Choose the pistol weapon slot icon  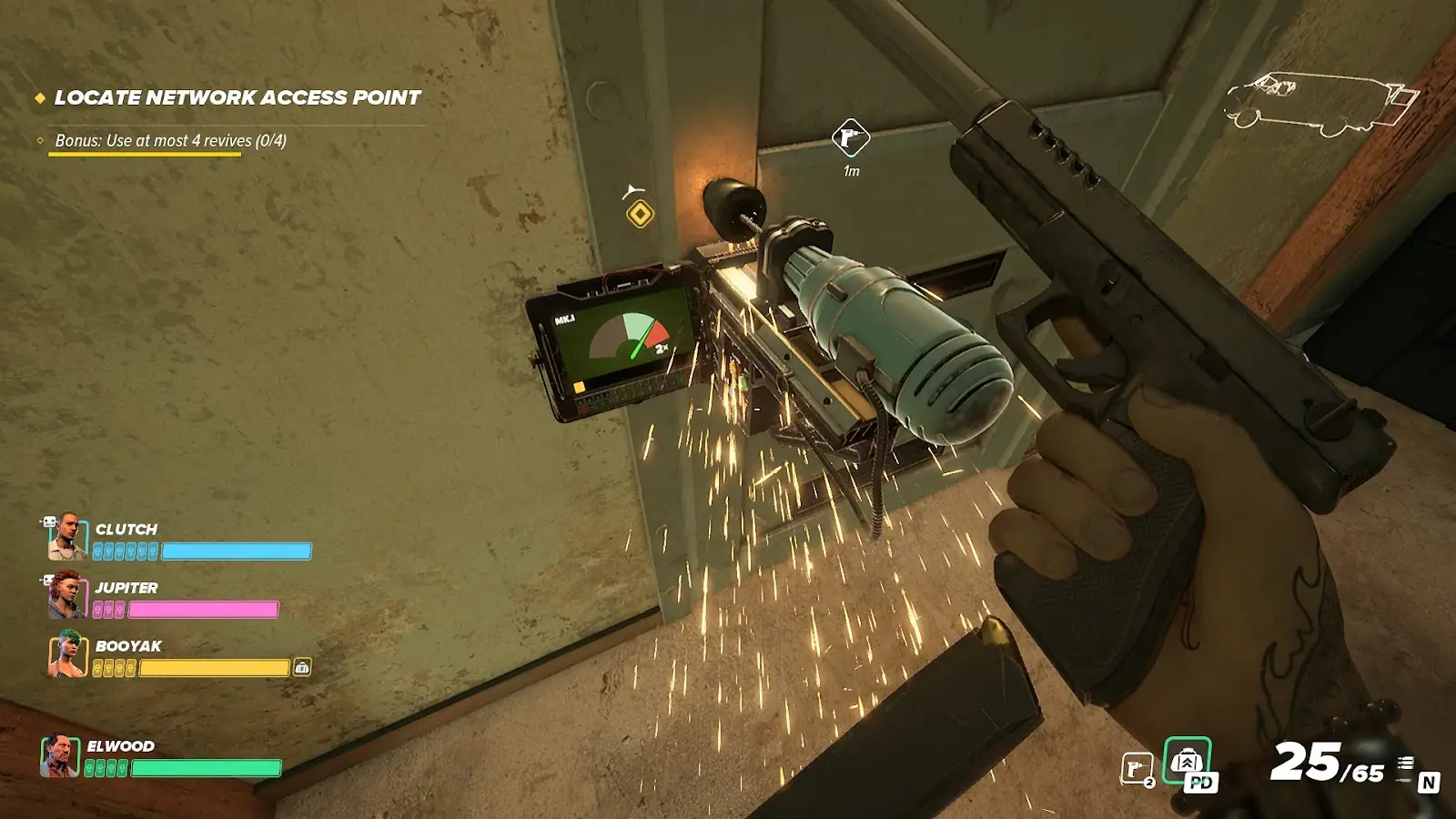tap(1137, 769)
